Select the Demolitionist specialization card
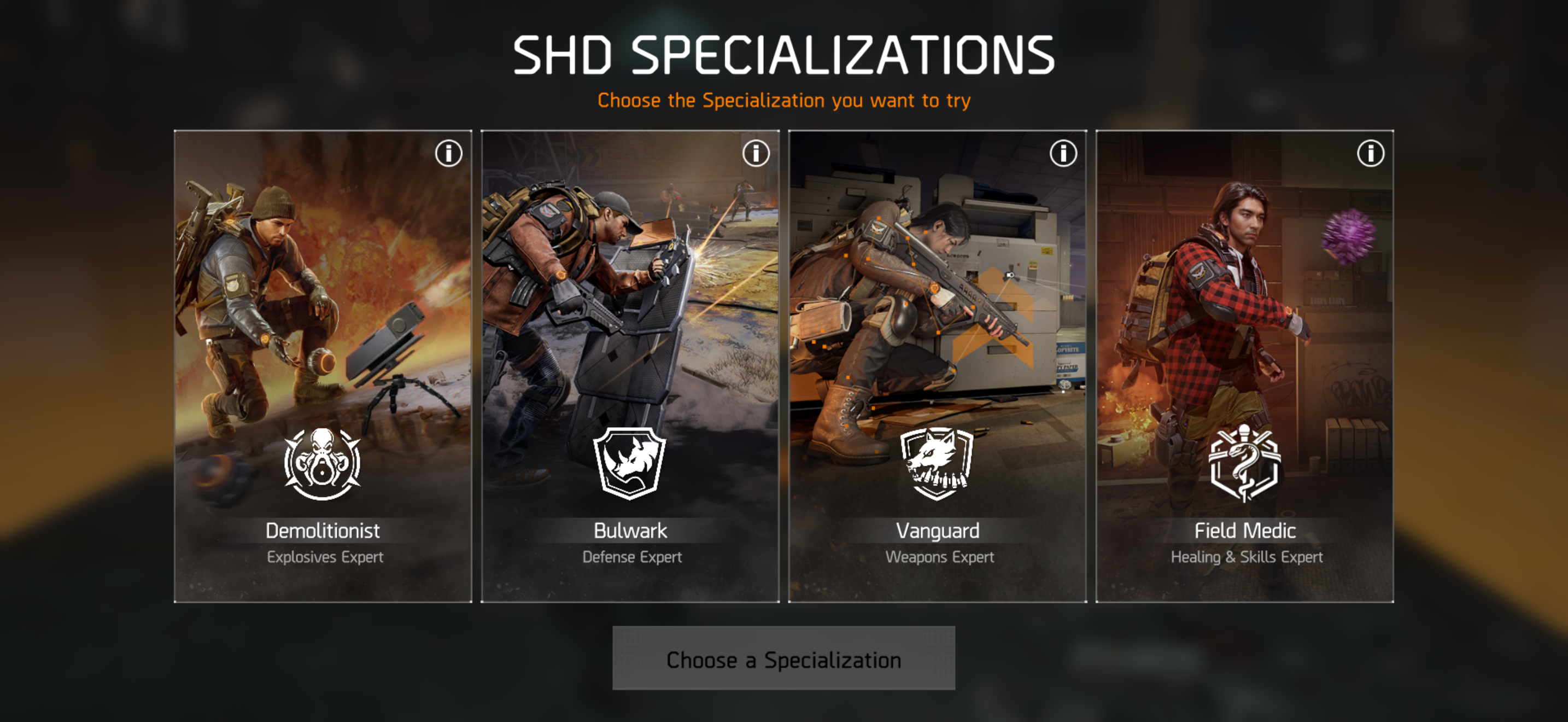 pos(323,365)
